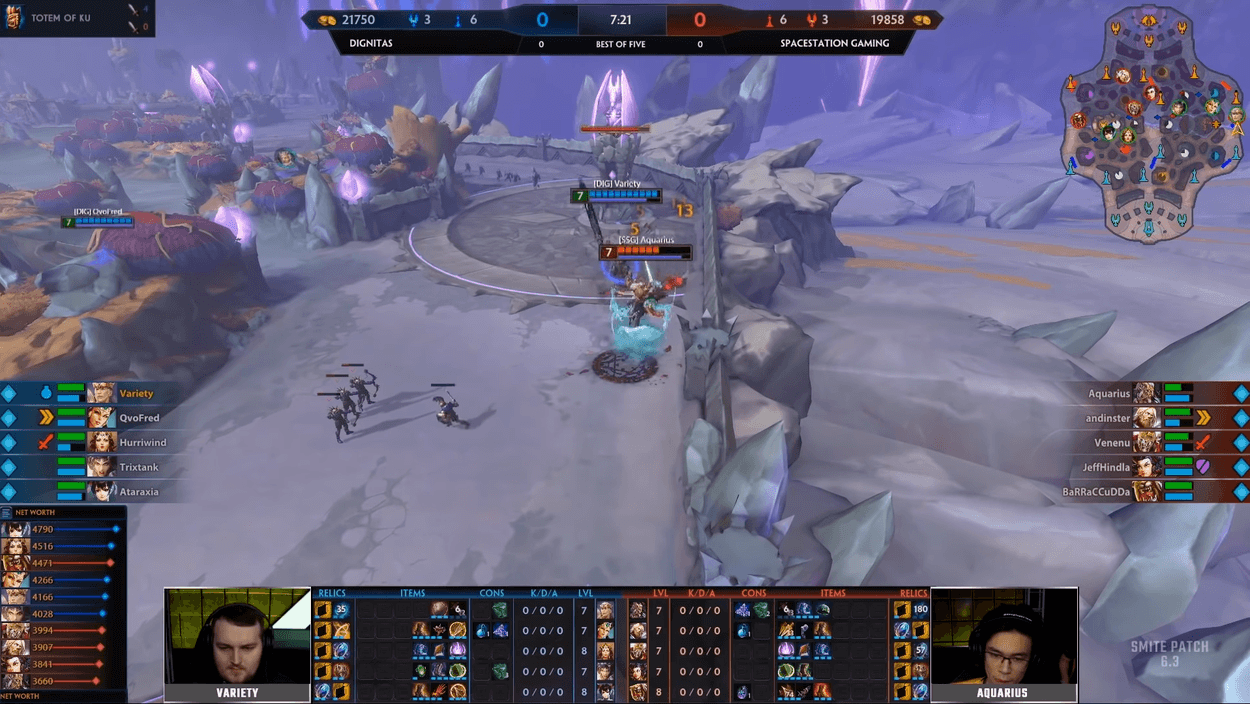Select Trixtank's player row
Viewport: 1250px width, 704px height.
pos(139,467)
